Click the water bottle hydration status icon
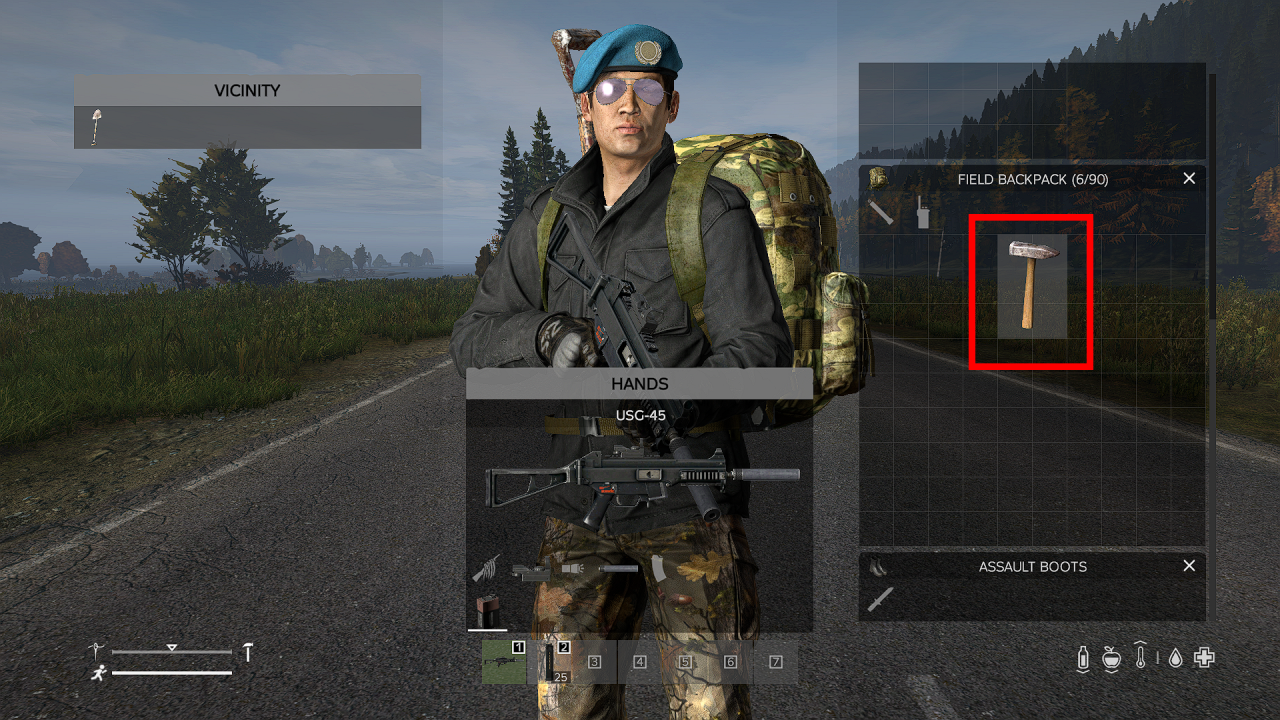Image resolution: width=1280 pixels, height=720 pixels. pos(1084,657)
